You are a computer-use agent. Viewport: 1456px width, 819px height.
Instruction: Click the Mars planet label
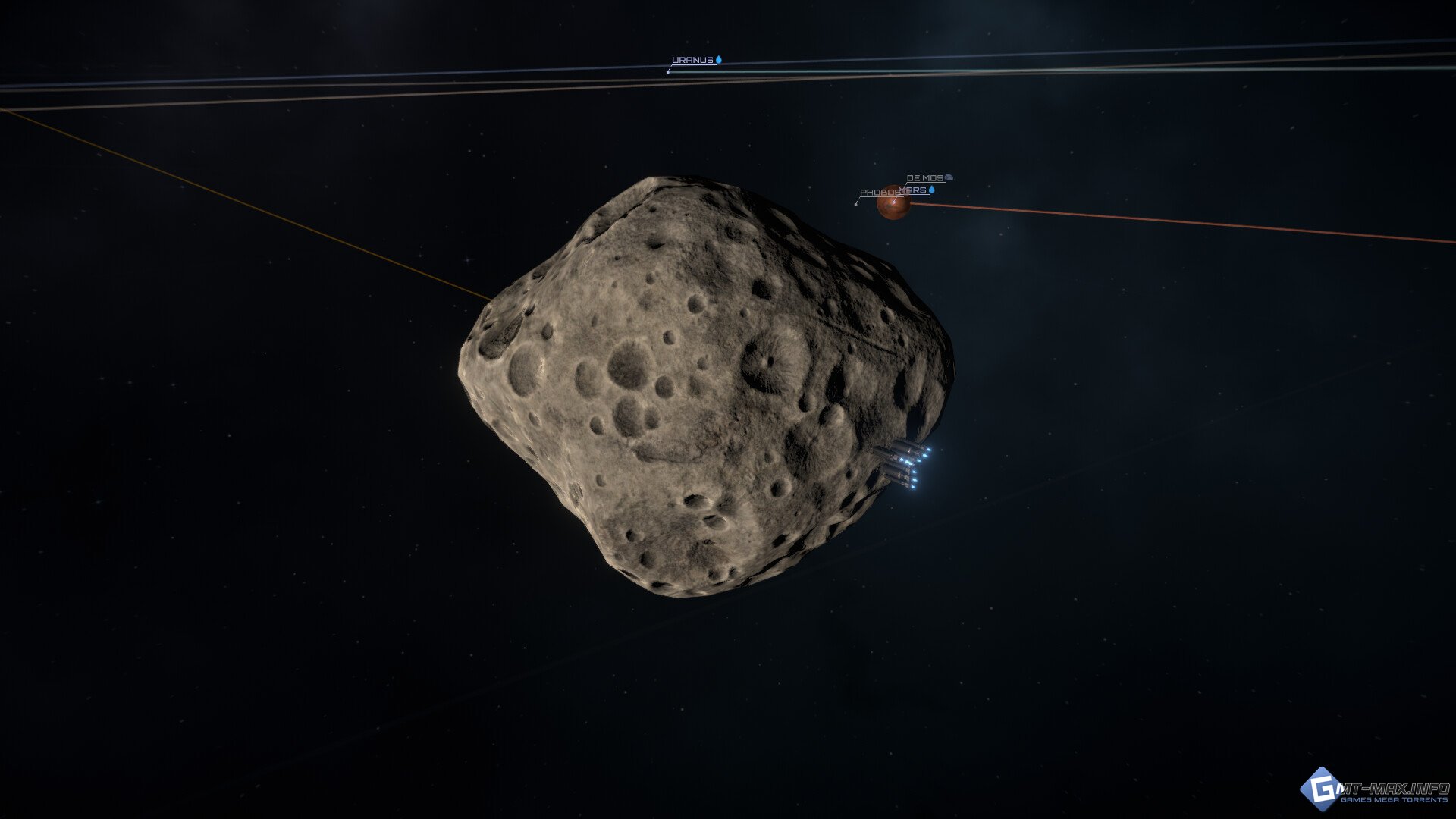click(917, 190)
